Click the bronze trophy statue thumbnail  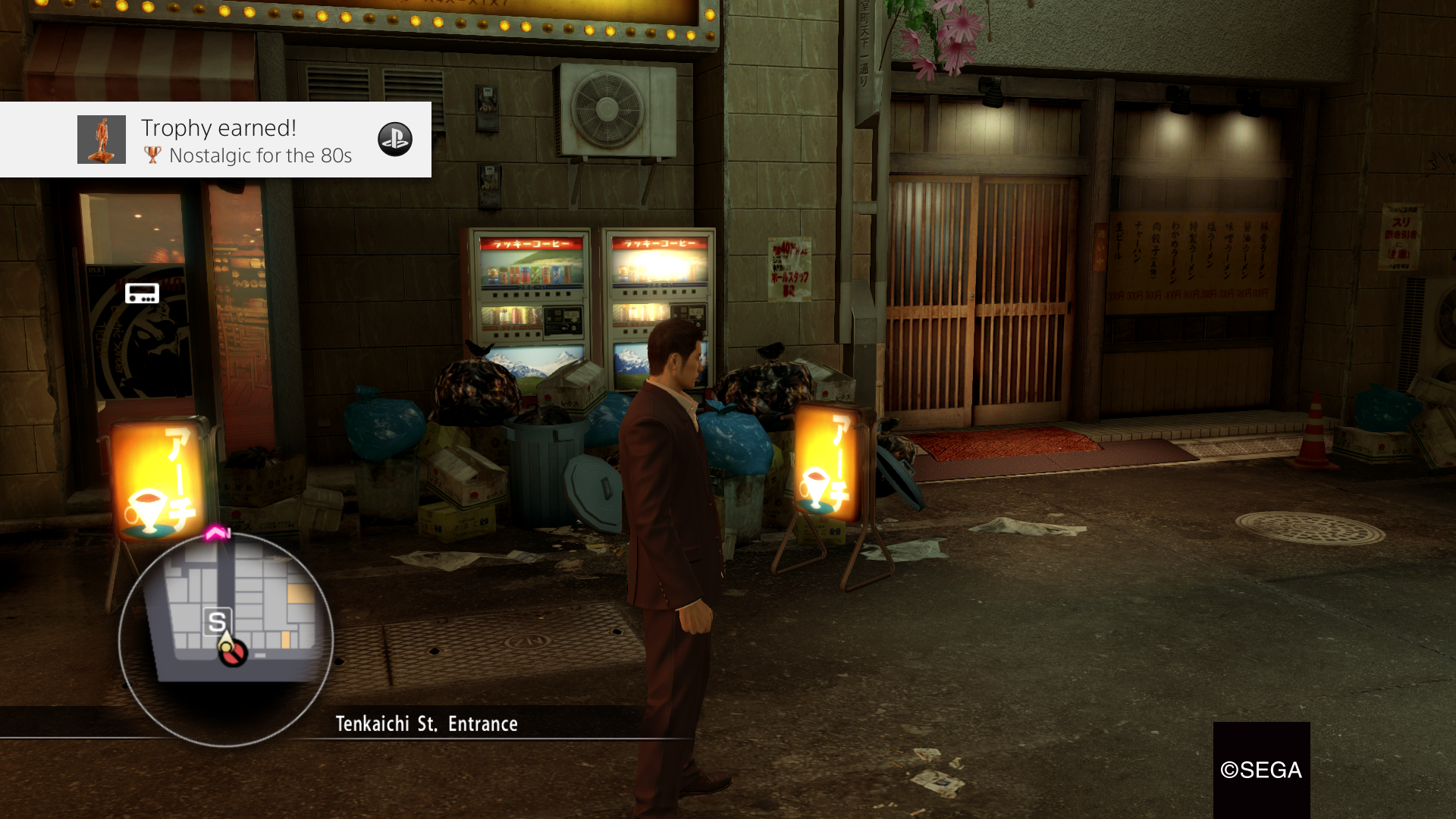102,140
